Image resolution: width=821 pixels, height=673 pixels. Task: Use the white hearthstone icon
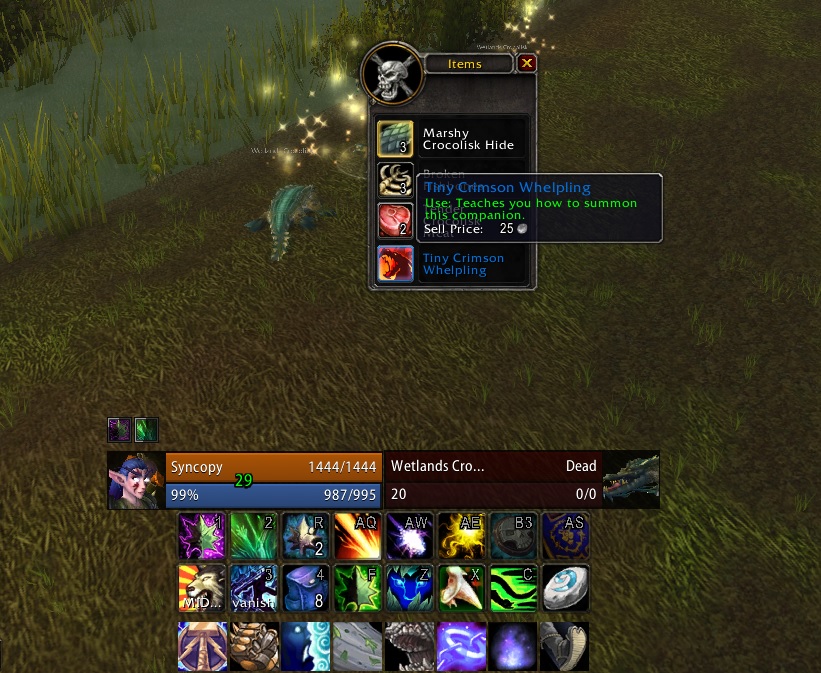coord(565,587)
